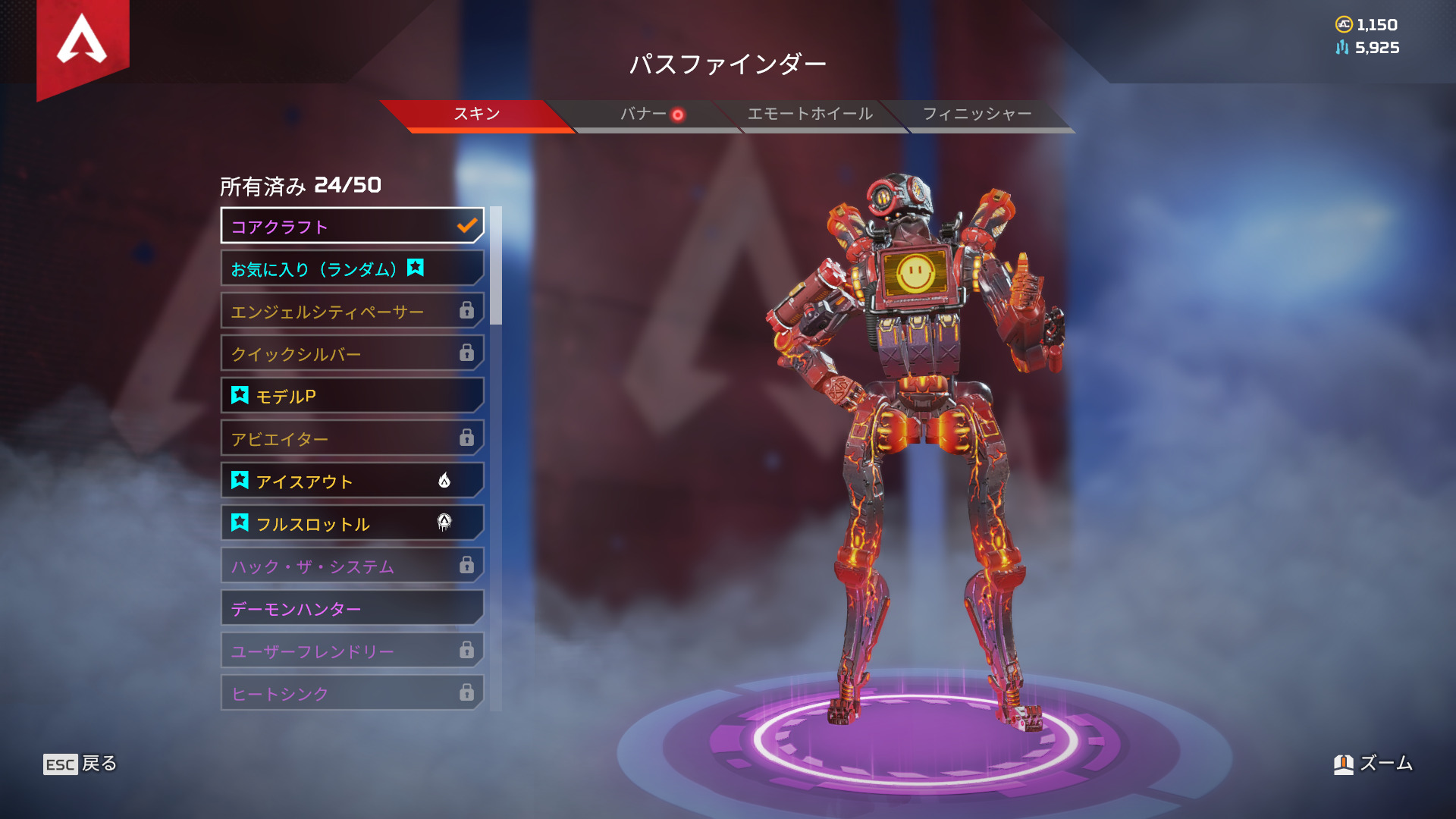The width and height of the screenshot is (1456, 819).
Task: Select the ユーザーフレンドリー skin row
Action: [352, 651]
